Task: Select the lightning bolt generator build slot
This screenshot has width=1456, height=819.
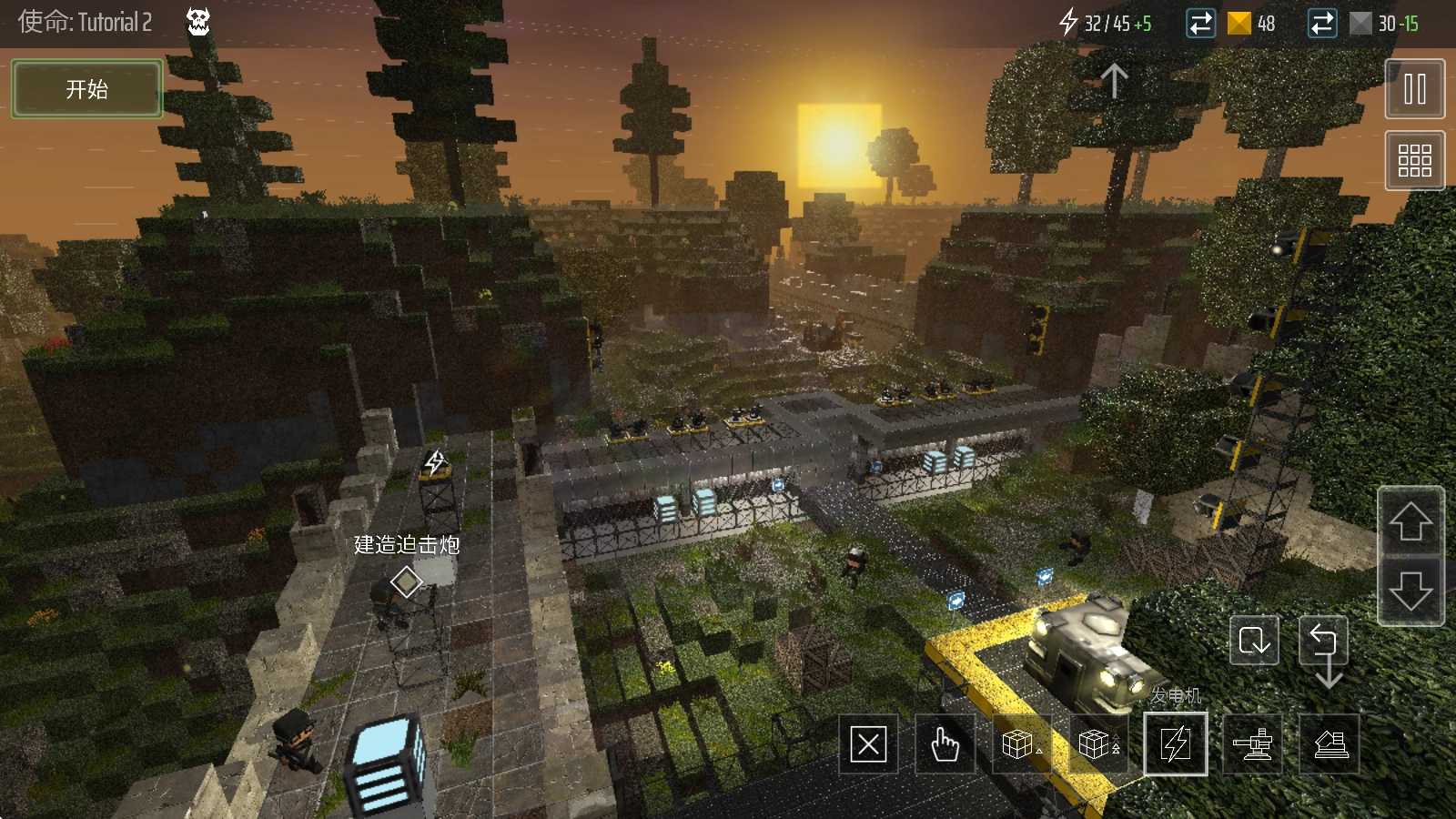Action: (x=1175, y=744)
